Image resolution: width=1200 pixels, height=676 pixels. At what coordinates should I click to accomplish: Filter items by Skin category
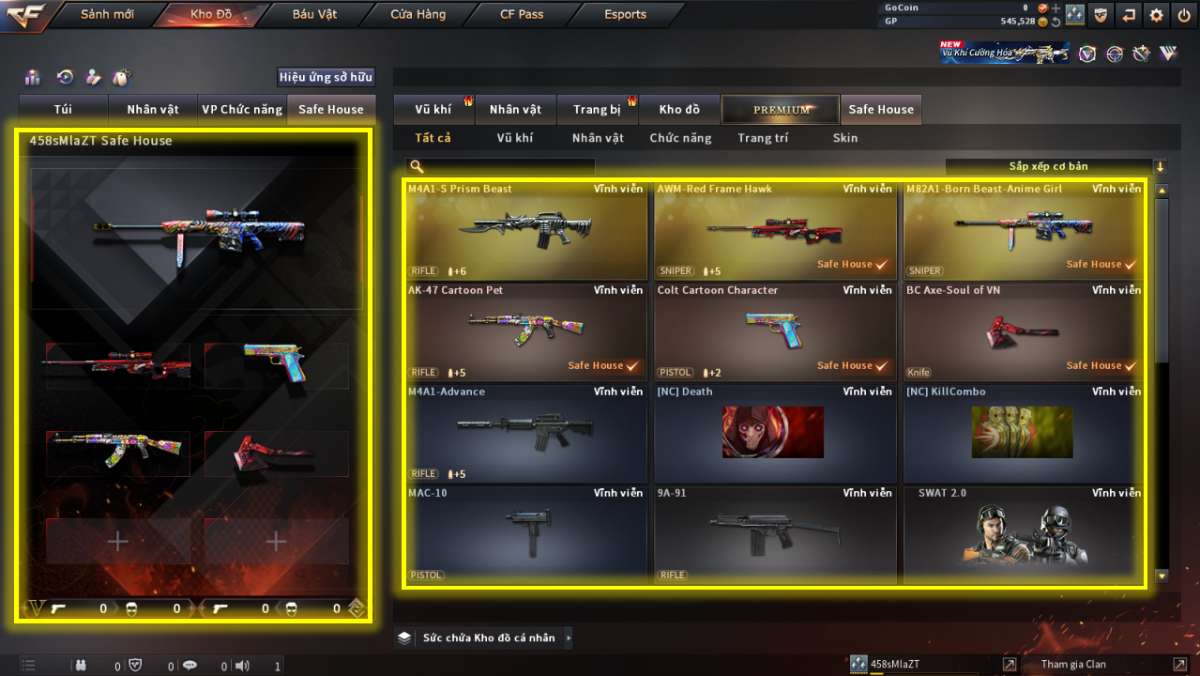pyautogui.click(x=845, y=138)
